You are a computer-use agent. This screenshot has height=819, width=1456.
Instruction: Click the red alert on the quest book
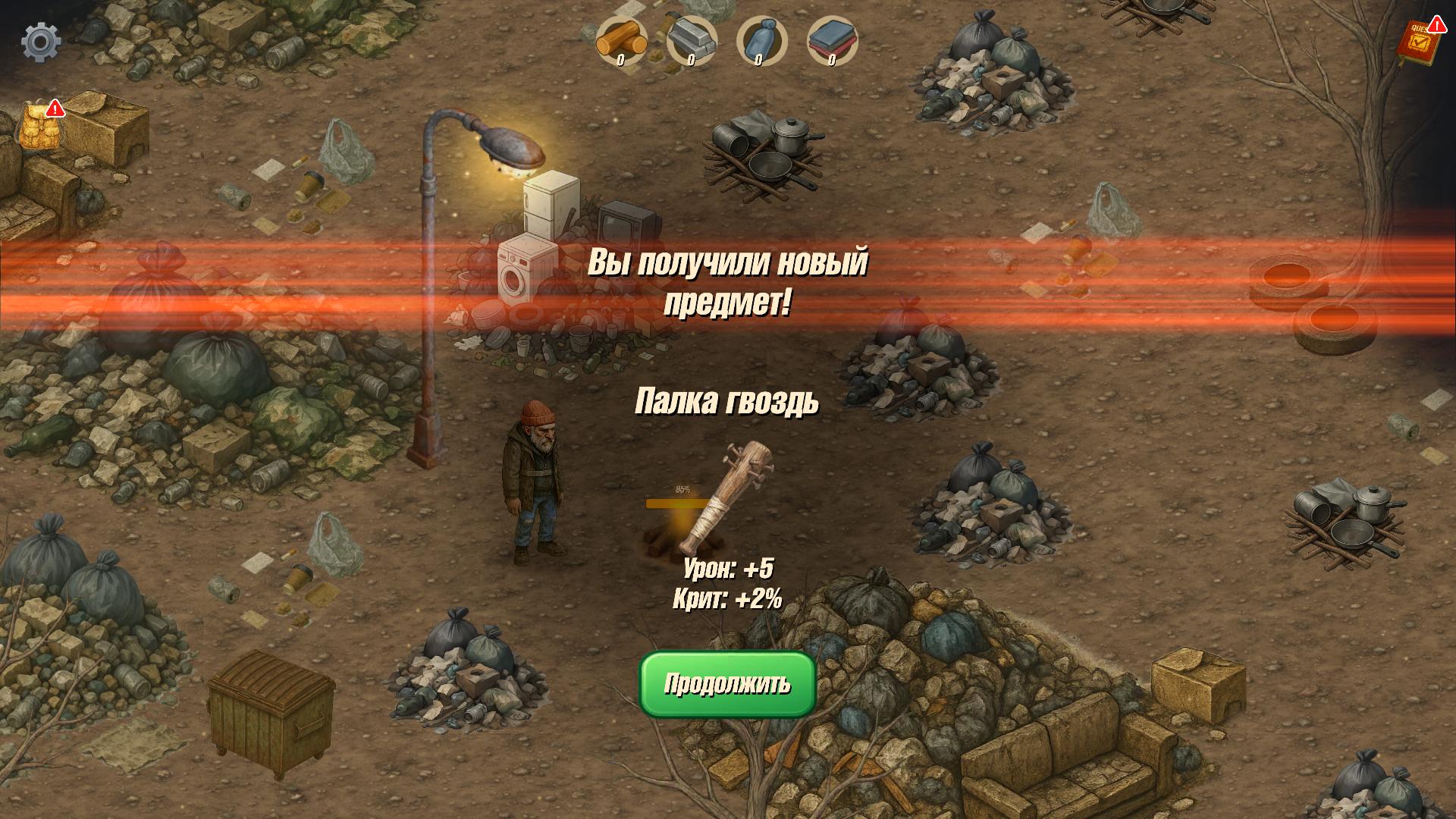1437,24
